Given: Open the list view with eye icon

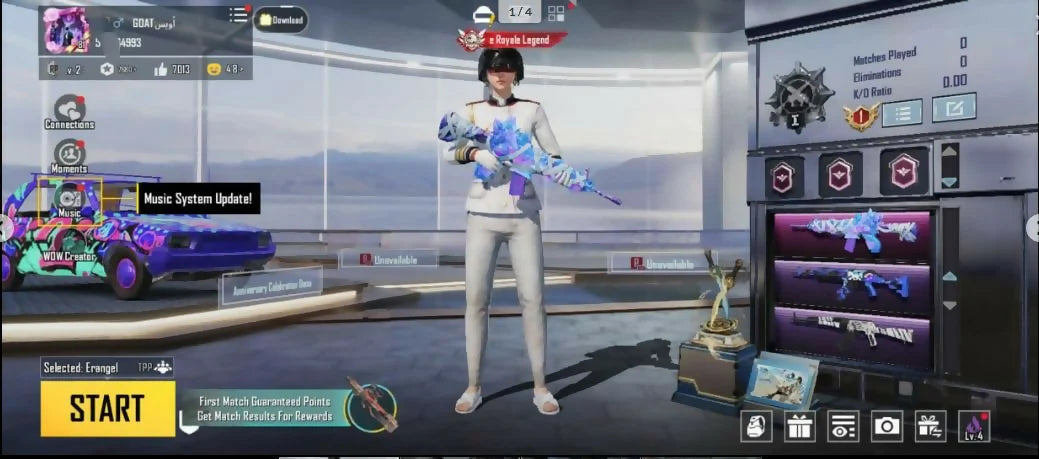Looking at the screenshot, I should pyautogui.click(x=843, y=426).
